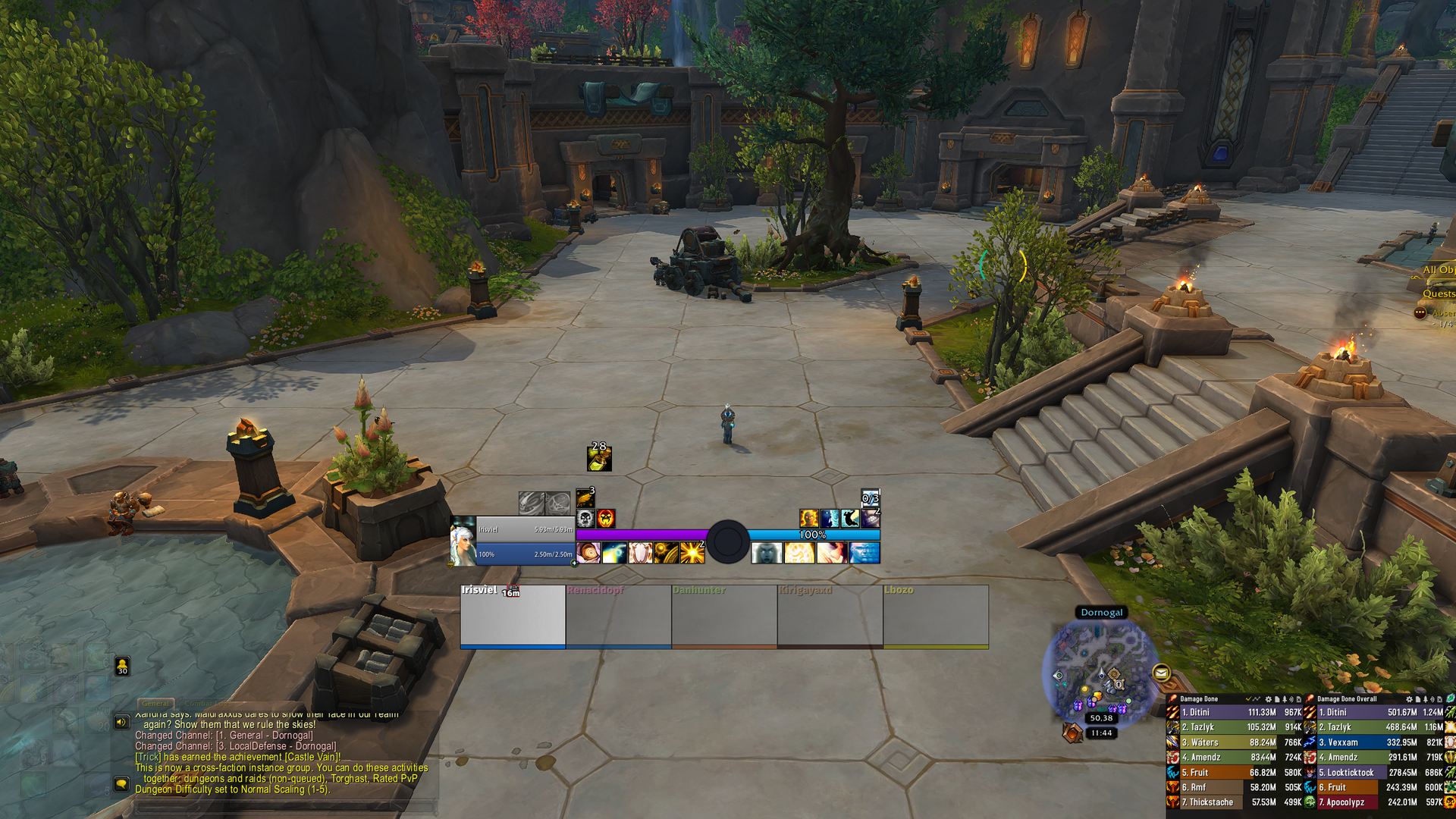Image resolution: width=1456 pixels, height=819 pixels.
Task: Collapse the All Objectives tracker header
Action: click(x=1437, y=270)
